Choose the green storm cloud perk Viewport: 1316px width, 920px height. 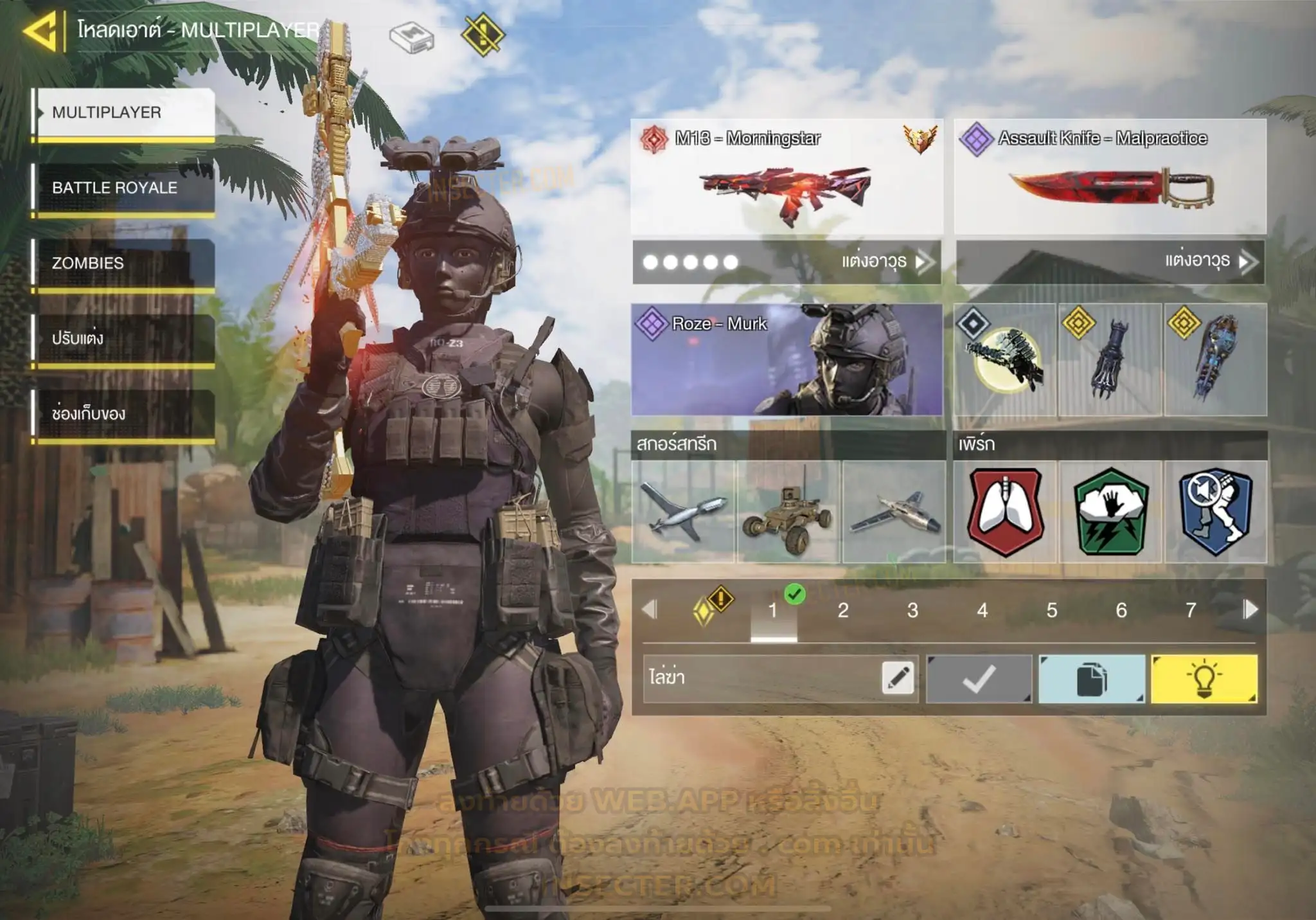pos(1110,512)
